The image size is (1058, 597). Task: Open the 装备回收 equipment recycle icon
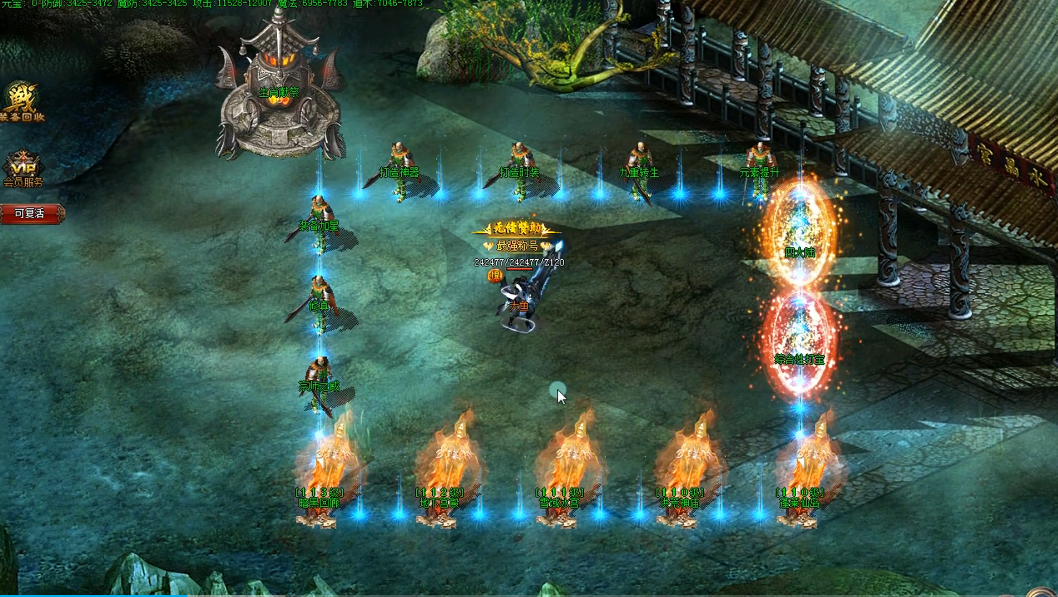(21, 102)
